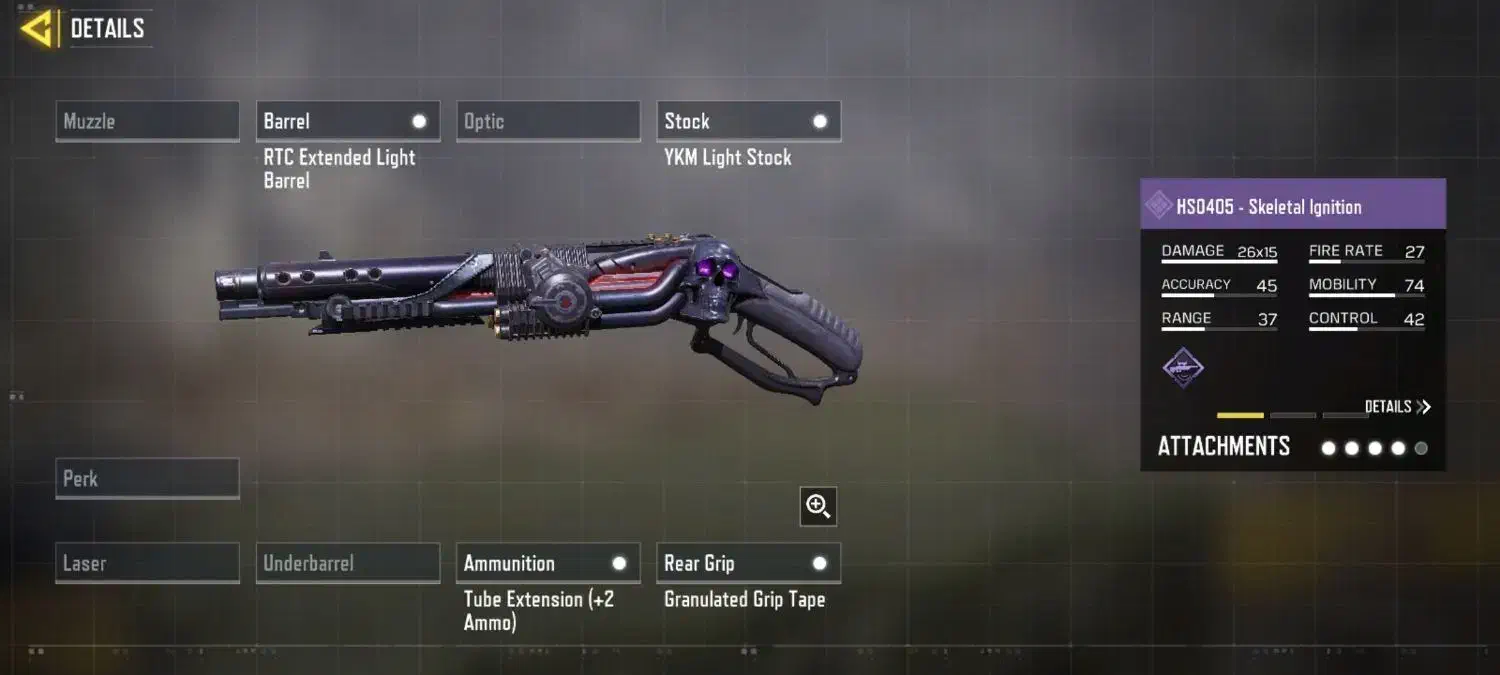This screenshot has height=675, width=1500.
Task: Select the Barrel attachment slot
Action: (x=347, y=121)
